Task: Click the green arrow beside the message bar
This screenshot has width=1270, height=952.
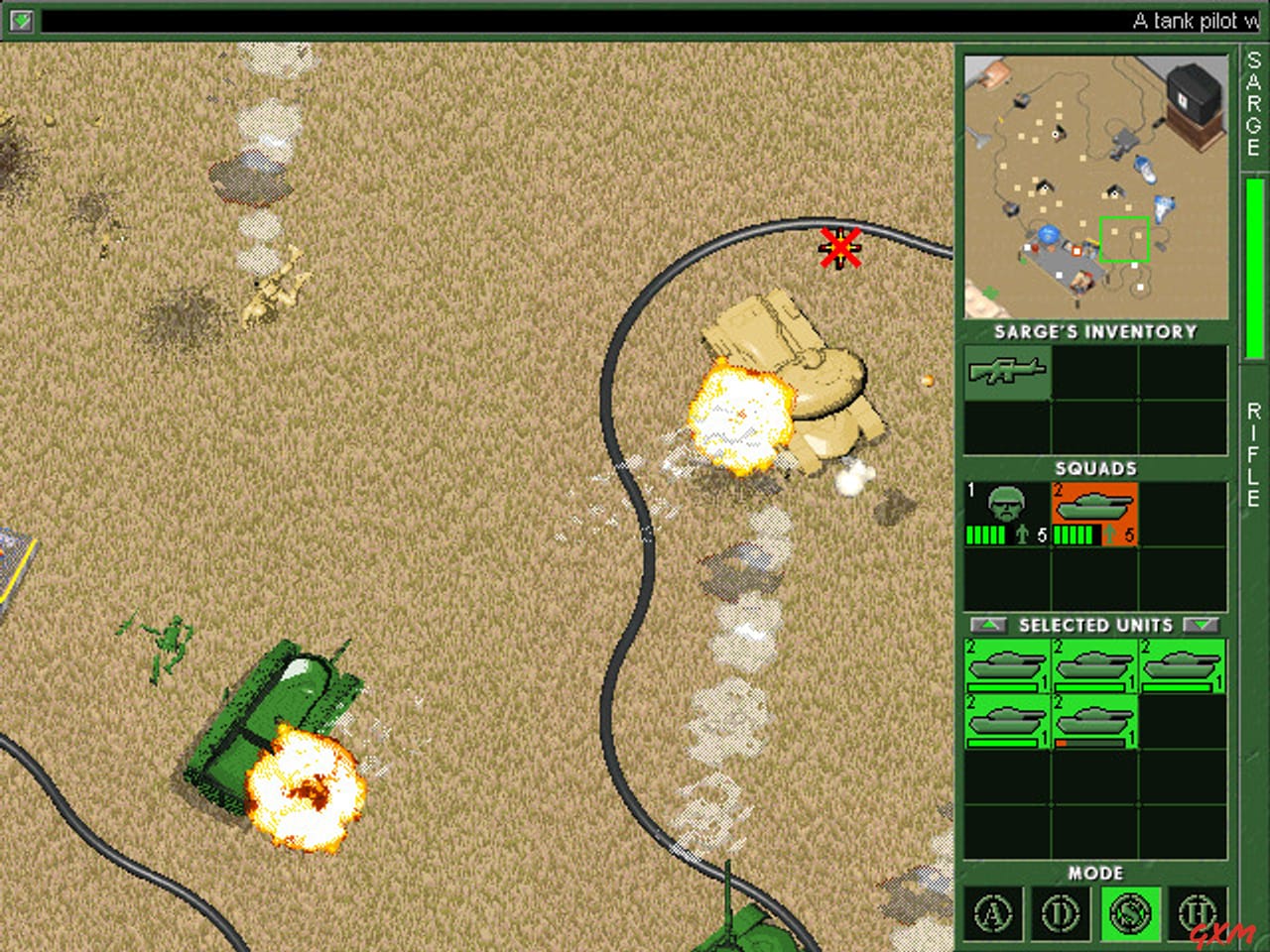Action: 21,18
